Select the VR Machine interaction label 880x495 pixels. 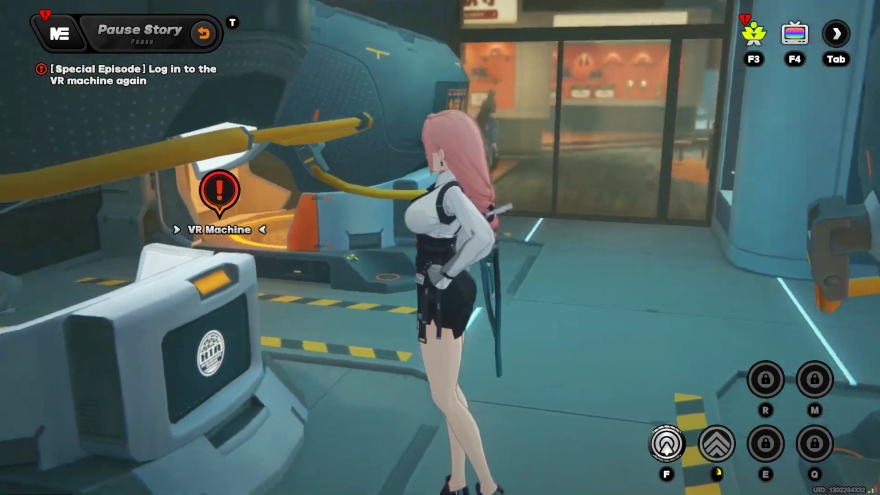[220, 229]
